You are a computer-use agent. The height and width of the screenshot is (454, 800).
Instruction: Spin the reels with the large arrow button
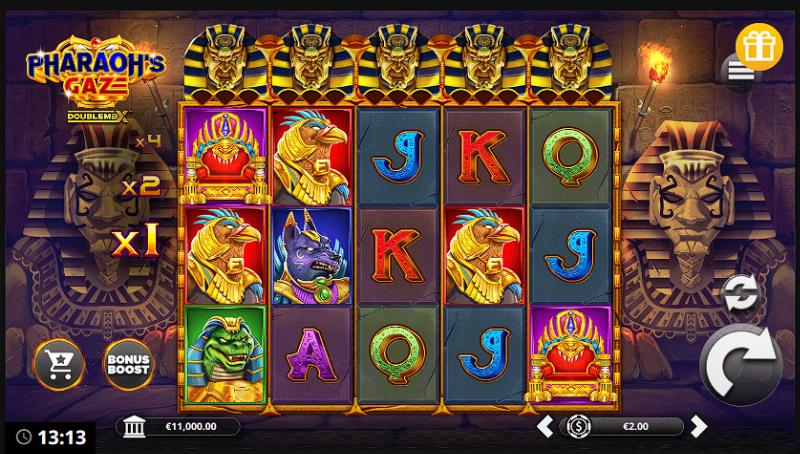coord(740,365)
